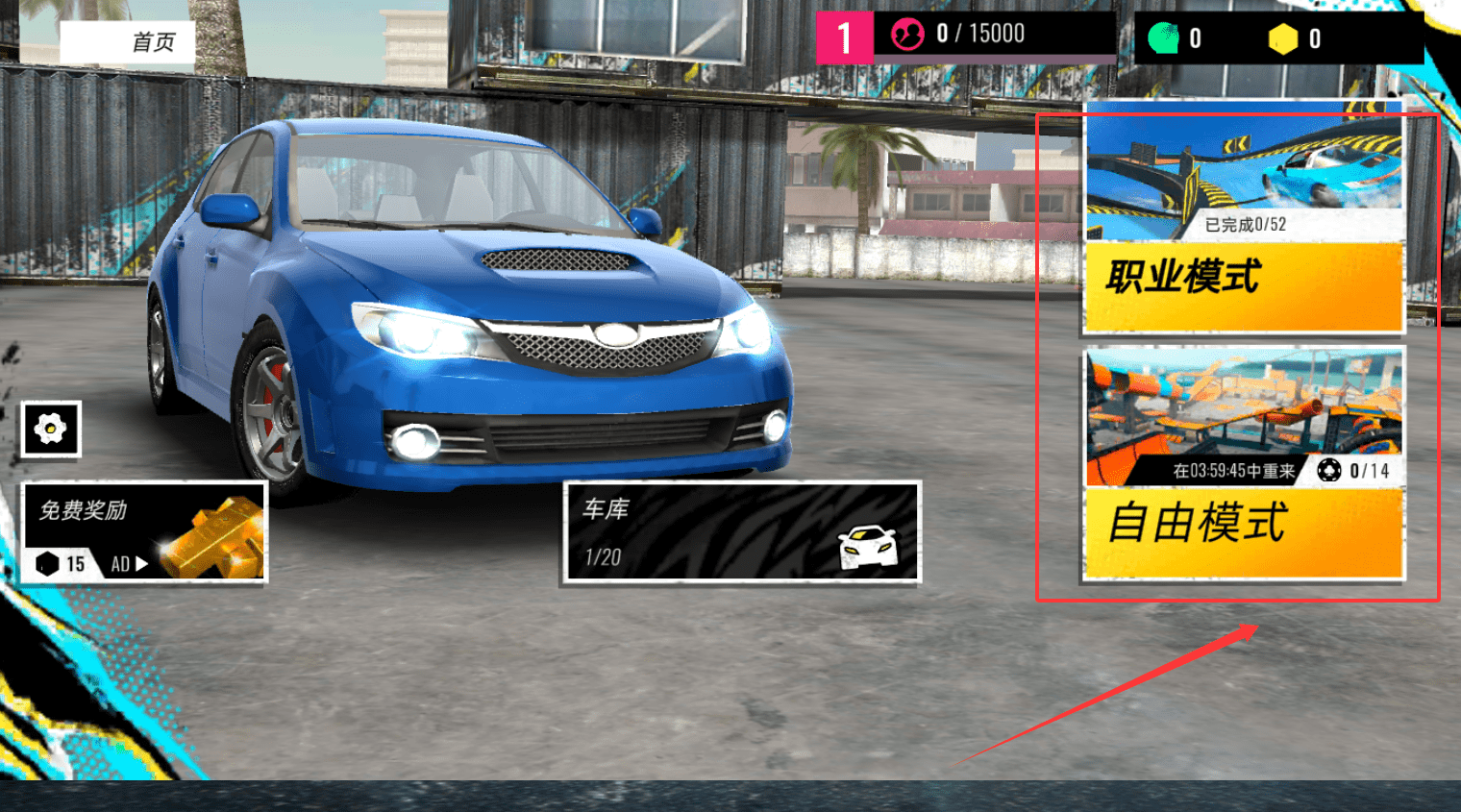Click the yellow hexagon coin counter
The height and width of the screenshot is (812, 1461).
click(1295, 38)
